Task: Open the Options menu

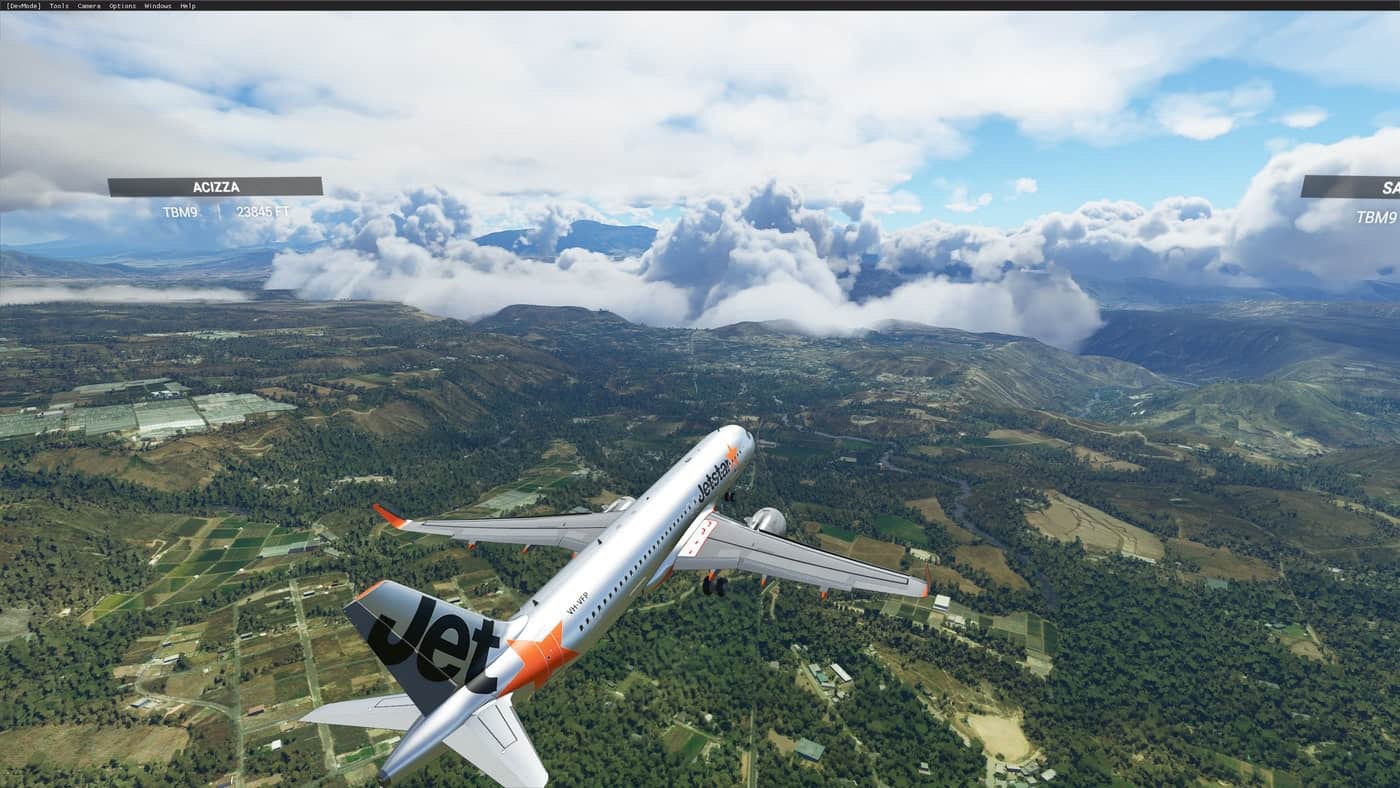Action: pos(122,6)
